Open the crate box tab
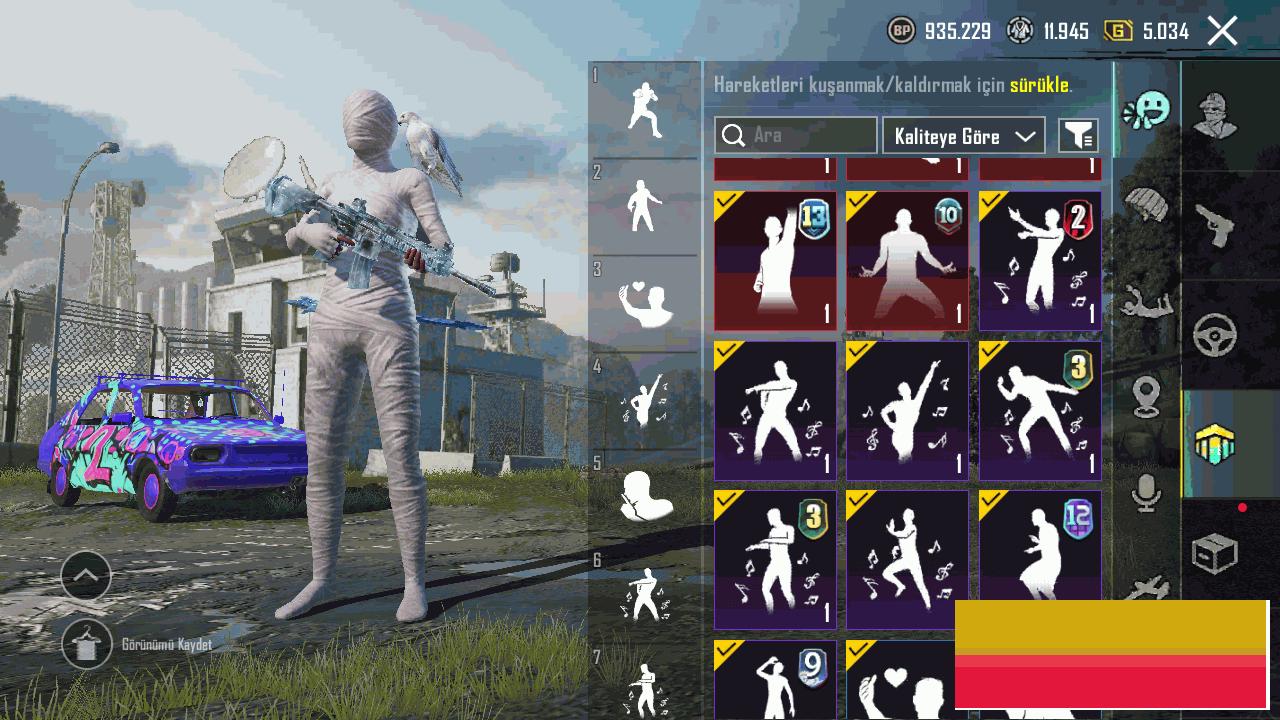 1215,553
